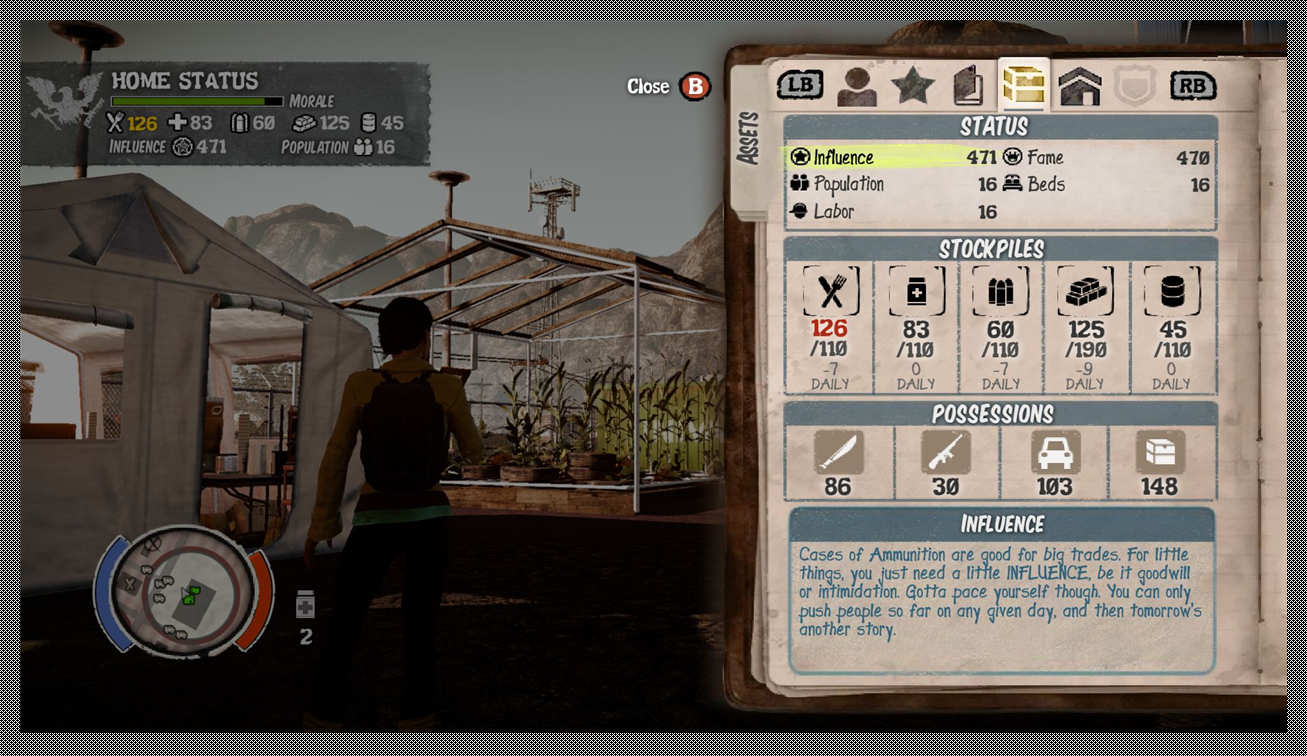
Task: Select the firearms possessions tile
Action: pos(945,464)
